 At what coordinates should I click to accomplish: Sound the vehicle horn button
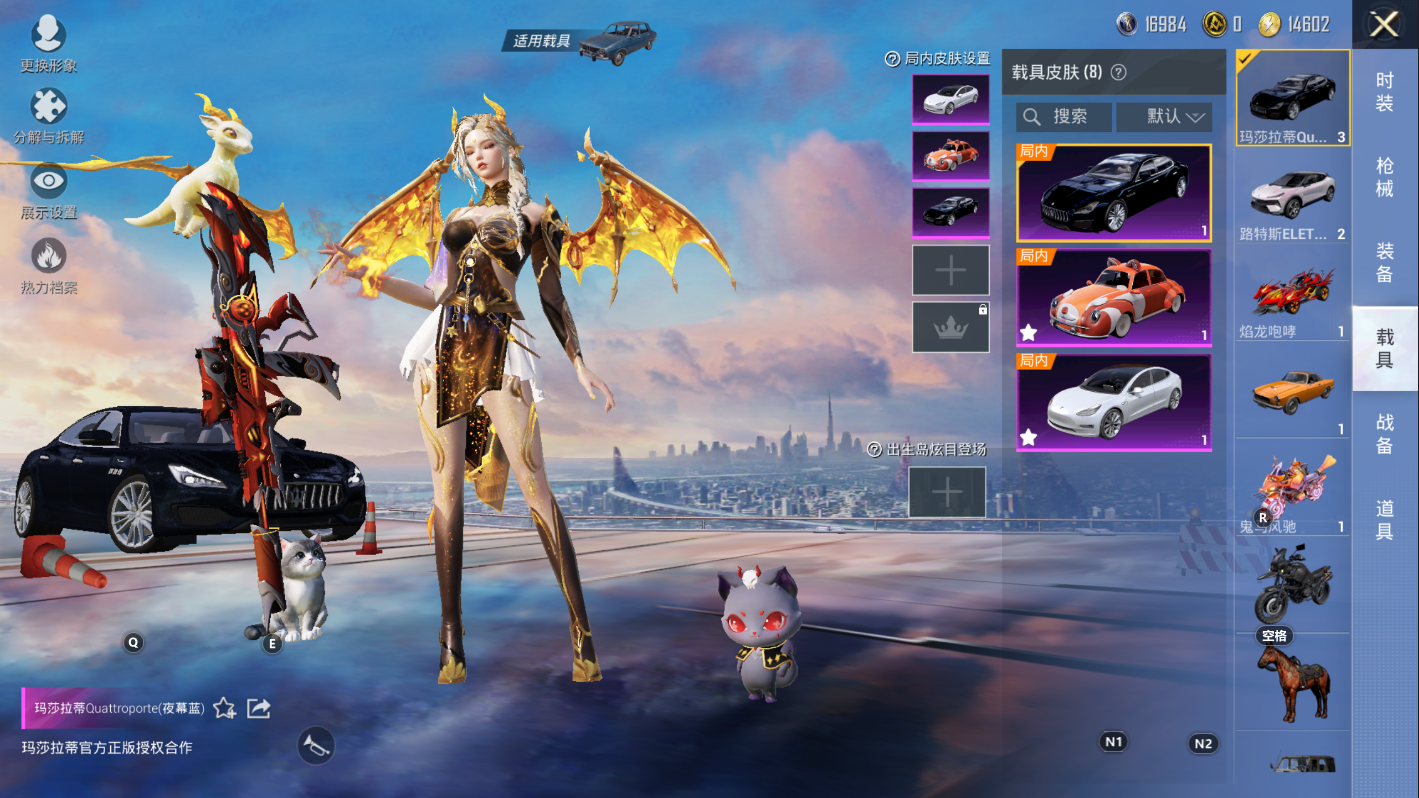316,745
